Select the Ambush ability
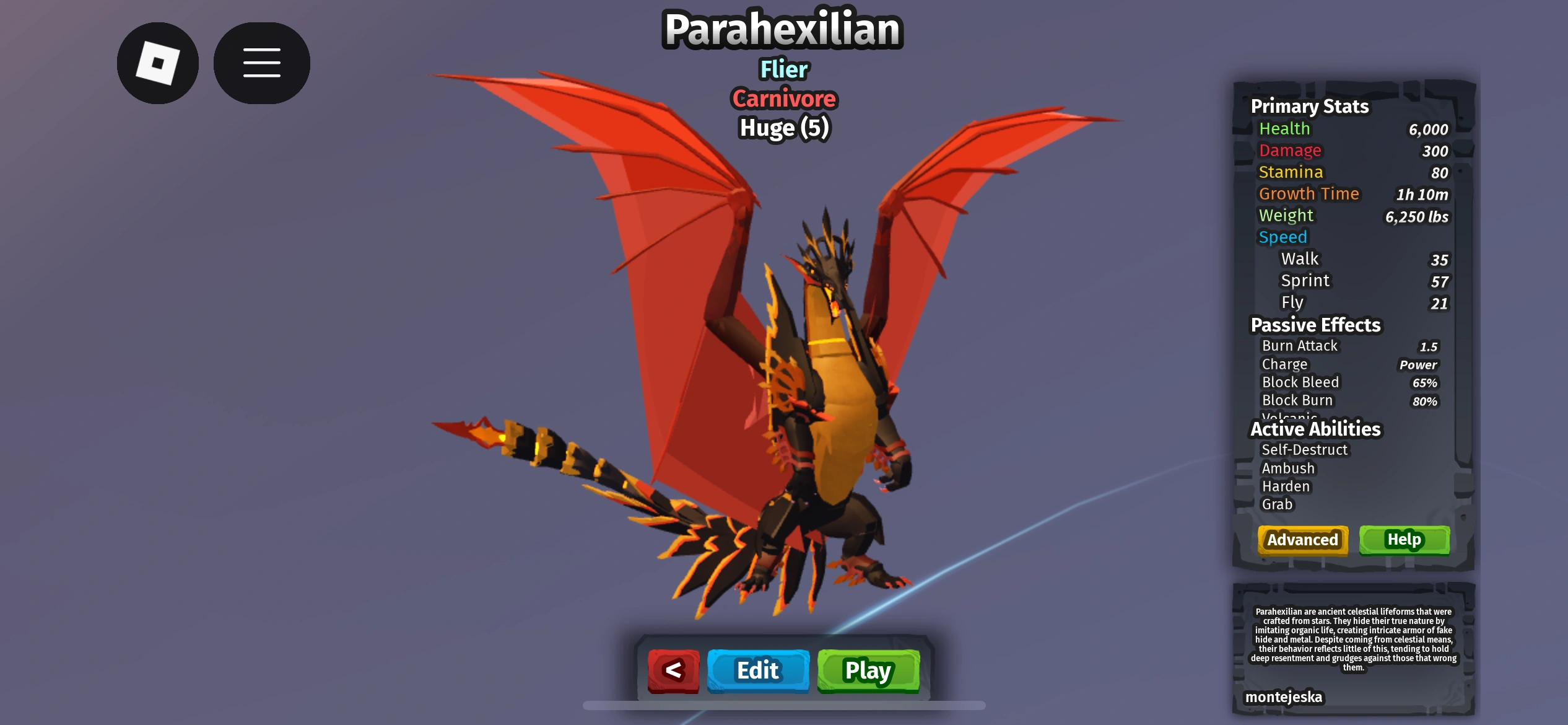Image resolution: width=1568 pixels, height=725 pixels. (x=1288, y=468)
